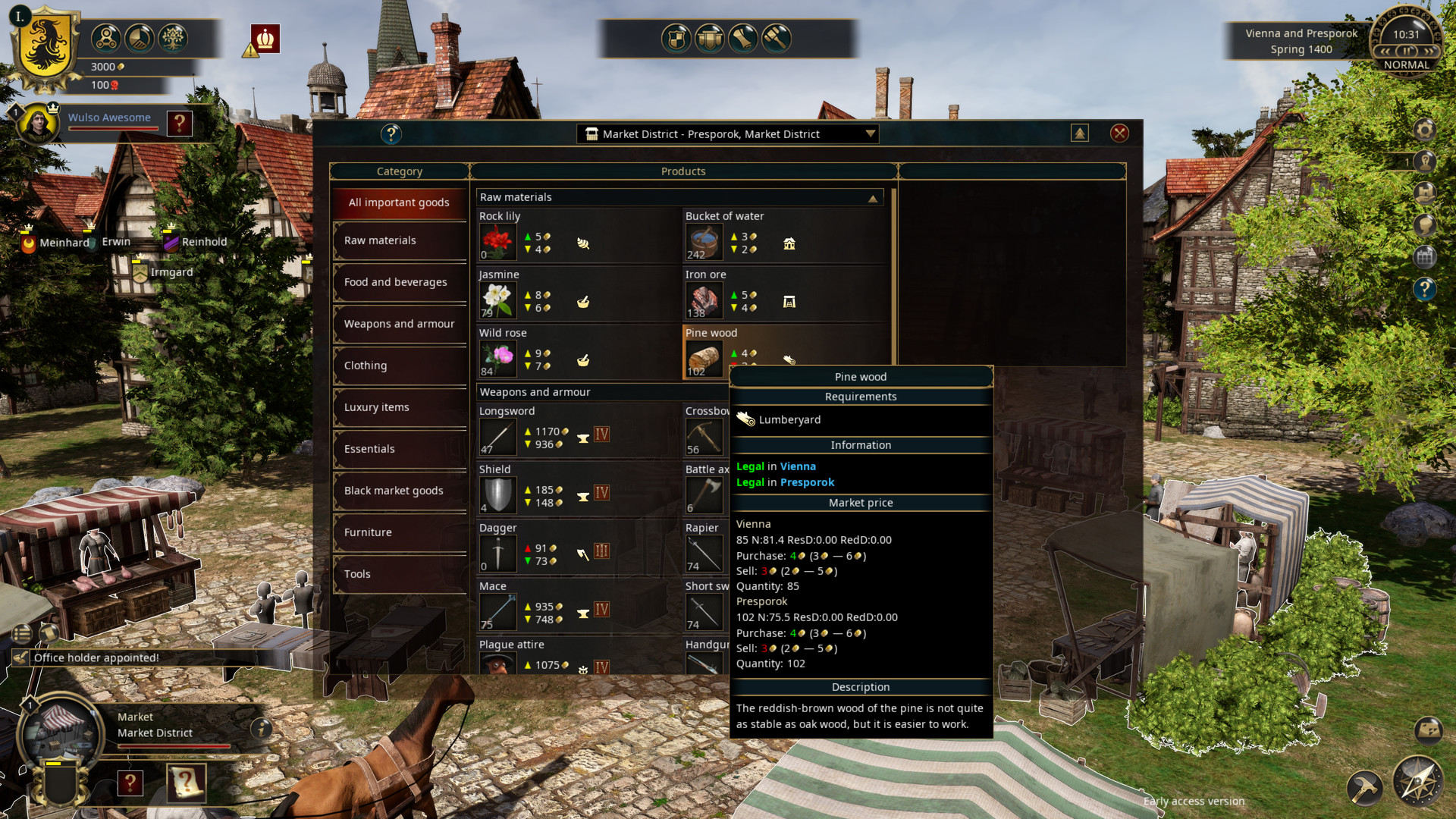This screenshot has width=1456, height=819.
Task: Choose the Clothing category
Action: click(x=399, y=366)
